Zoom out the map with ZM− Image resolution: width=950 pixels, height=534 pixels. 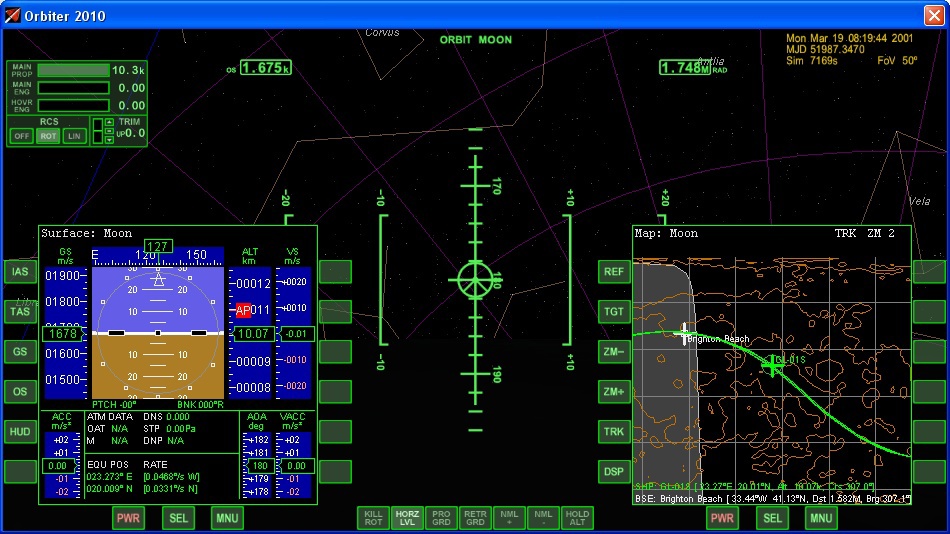tap(613, 352)
